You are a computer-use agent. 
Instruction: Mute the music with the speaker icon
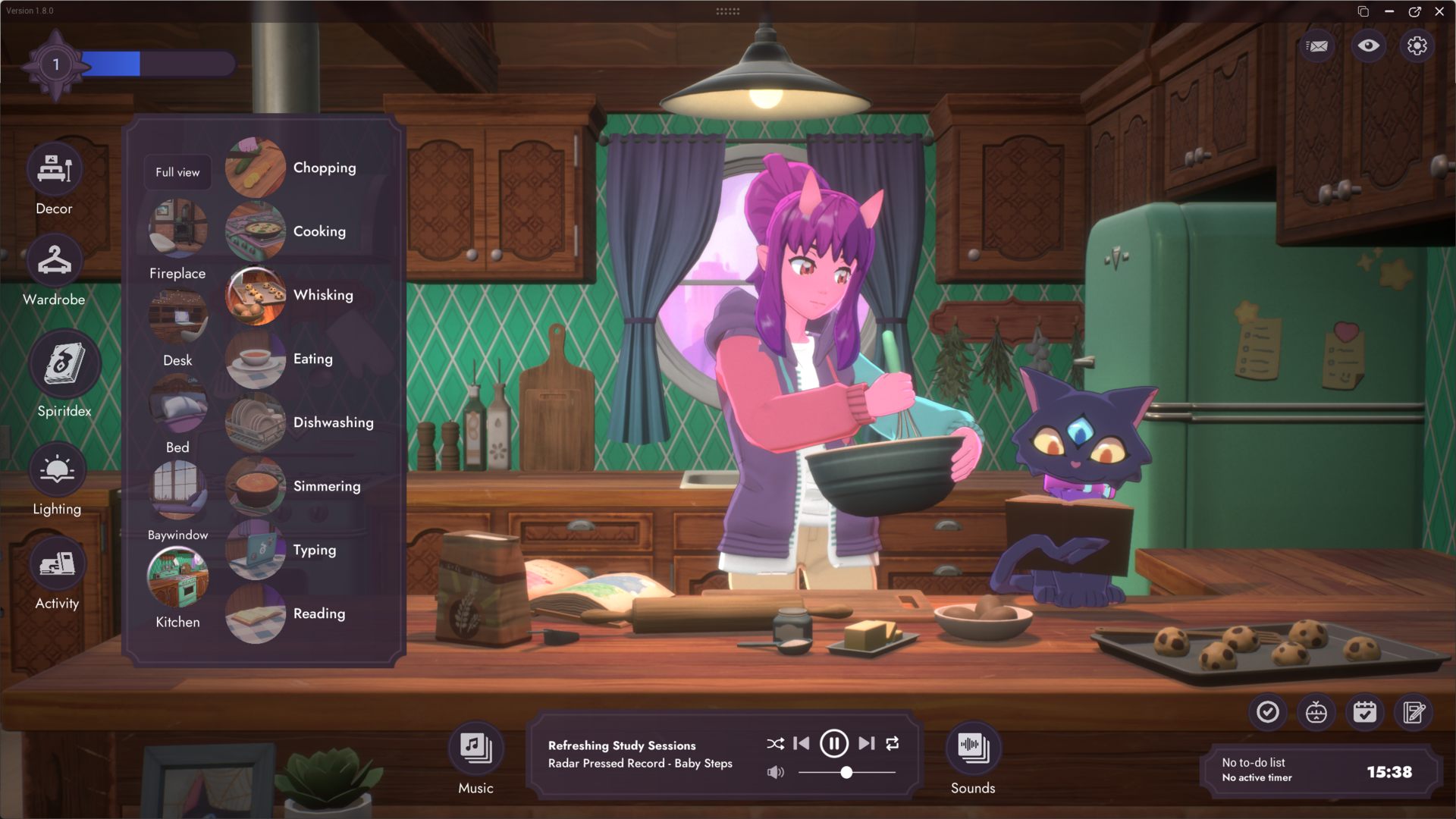(x=775, y=773)
